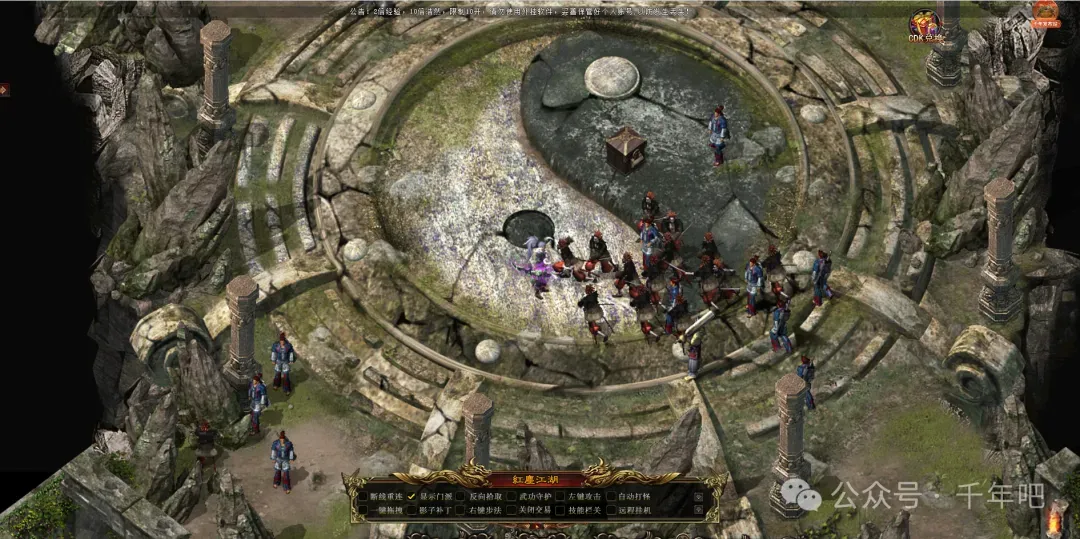Check the 一键拖拽 option
The image size is (1080, 539).
point(362,510)
